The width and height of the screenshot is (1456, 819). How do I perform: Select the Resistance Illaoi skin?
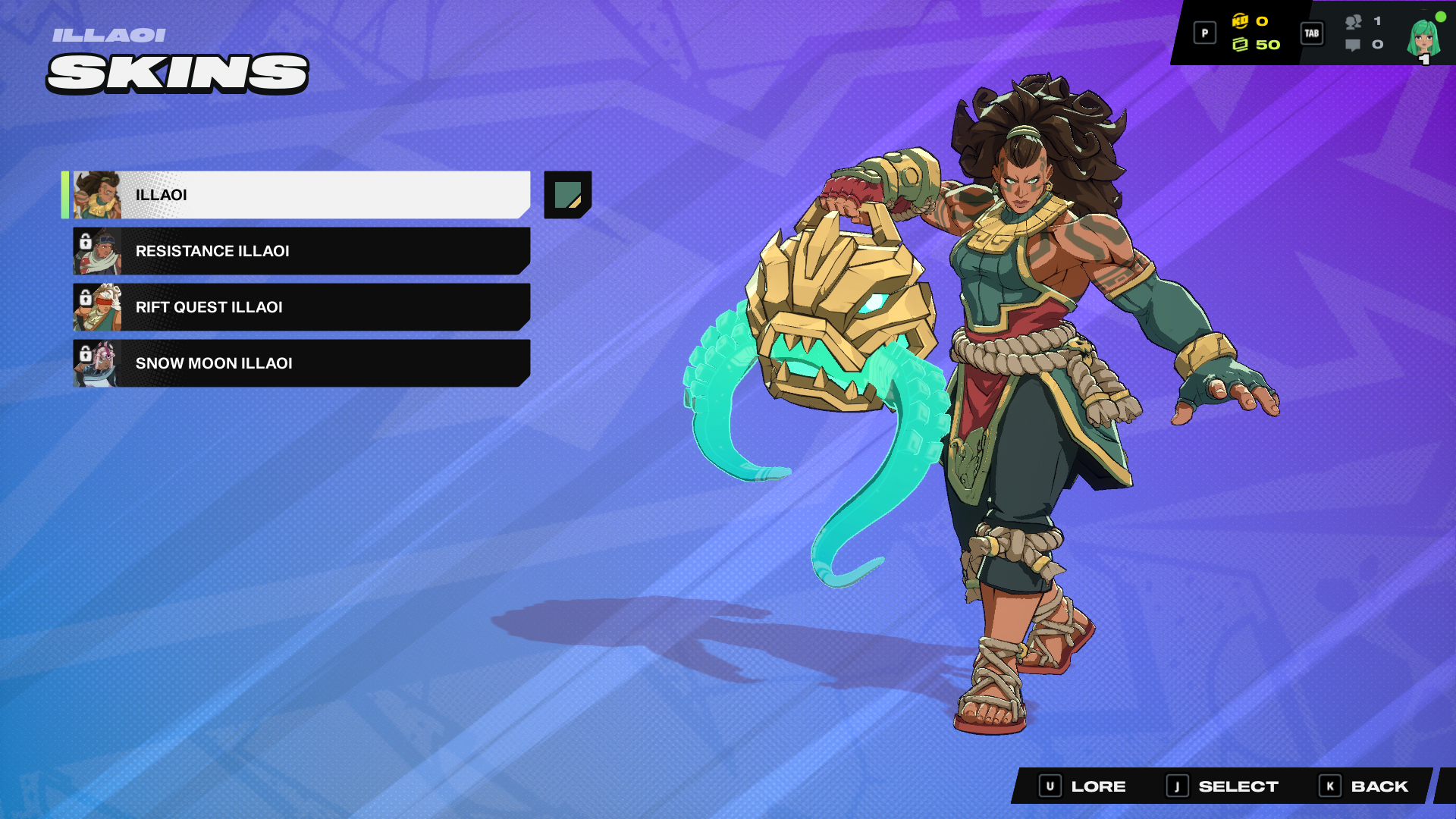(303, 251)
